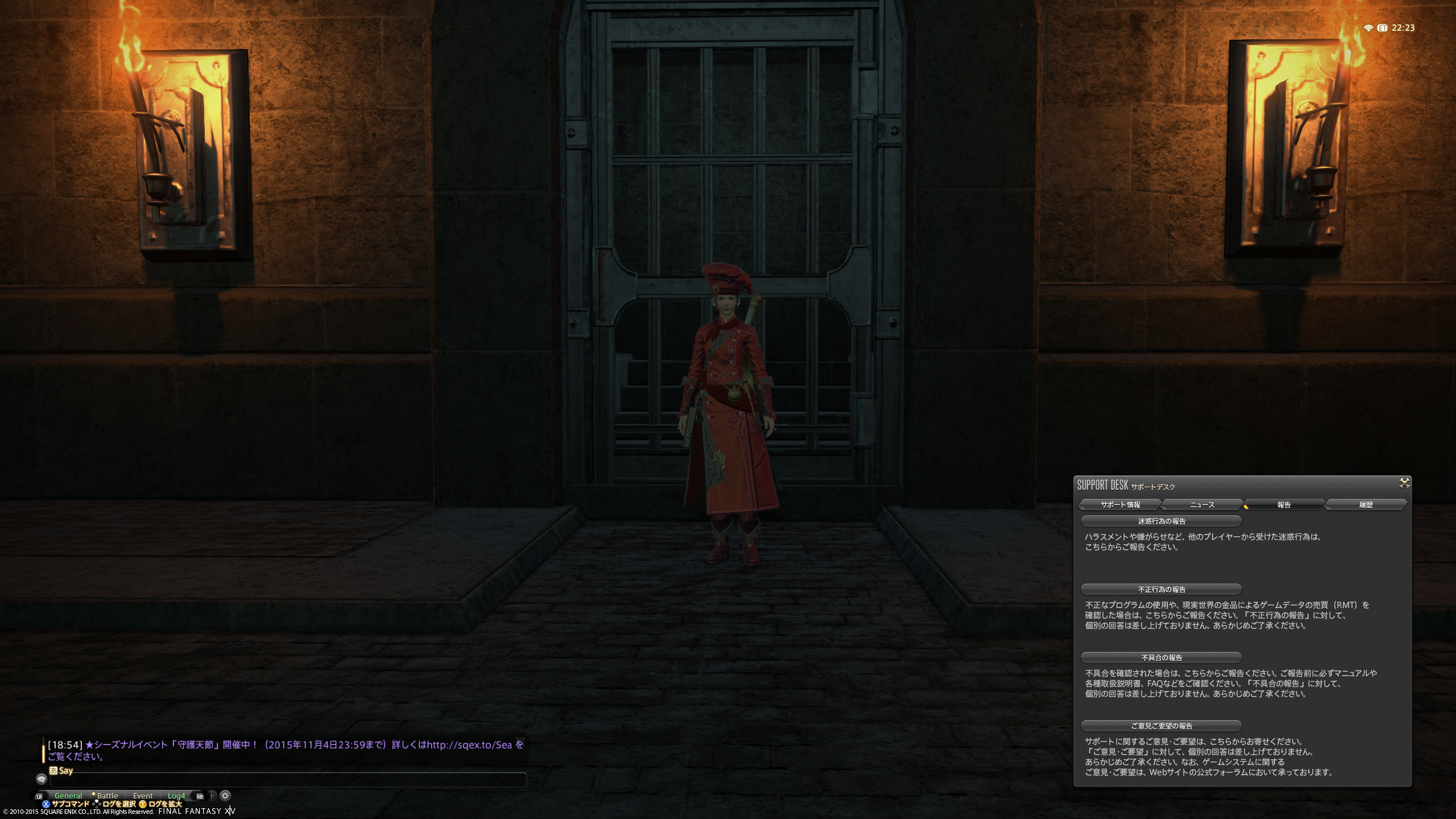Add a new chat log tab with plus
Screen dimensions: 1456x819
coord(212,796)
